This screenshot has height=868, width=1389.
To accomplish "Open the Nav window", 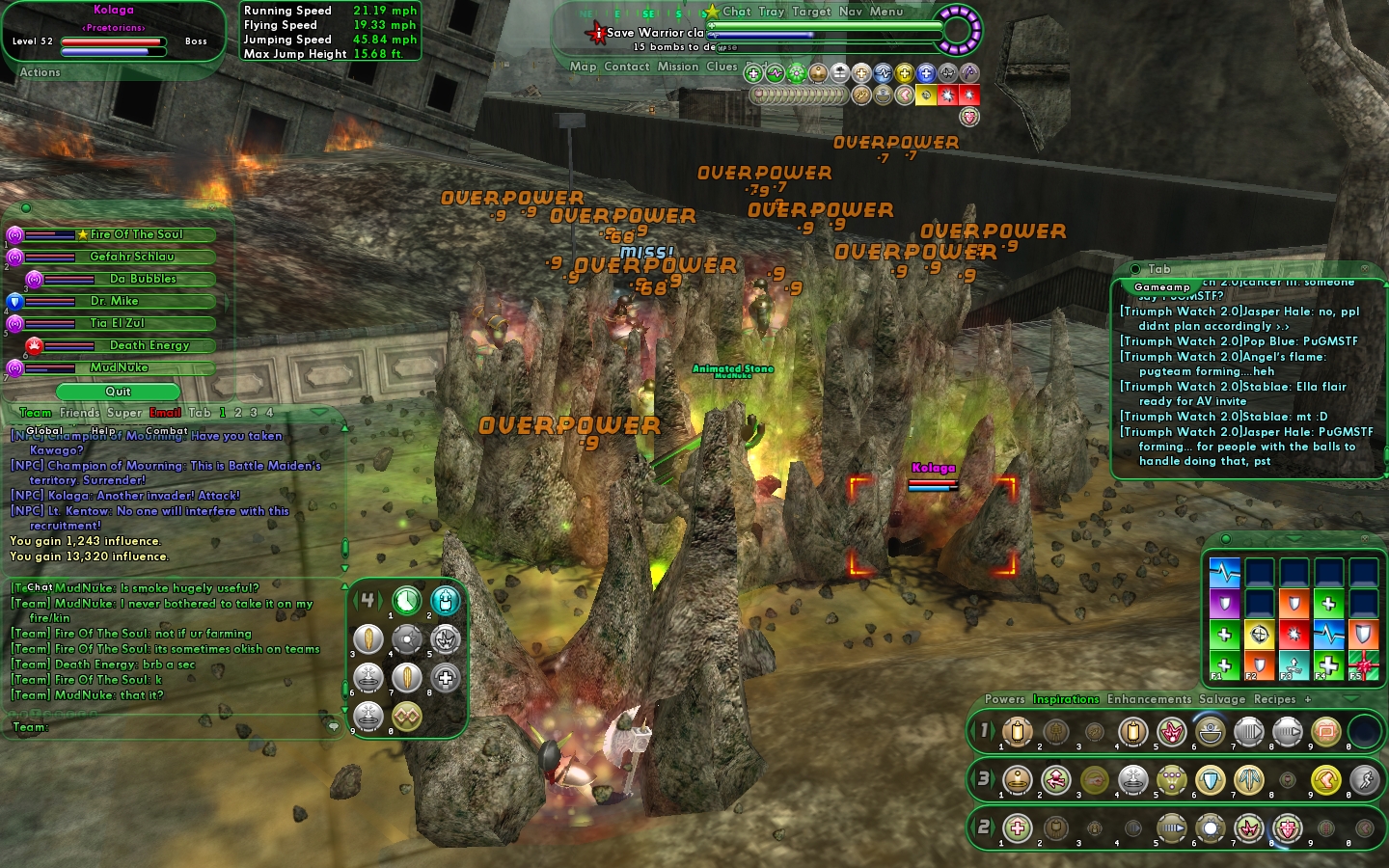I will (x=851, y=12).
